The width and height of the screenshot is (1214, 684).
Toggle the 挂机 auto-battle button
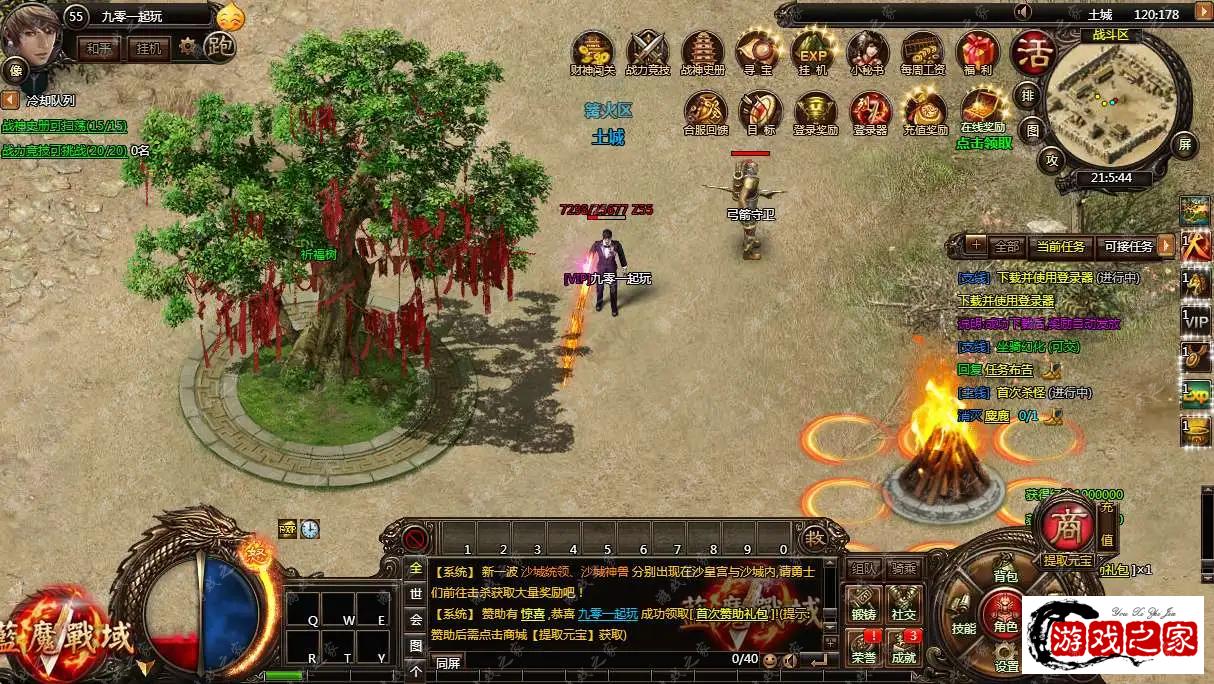(x=148, y=47)
